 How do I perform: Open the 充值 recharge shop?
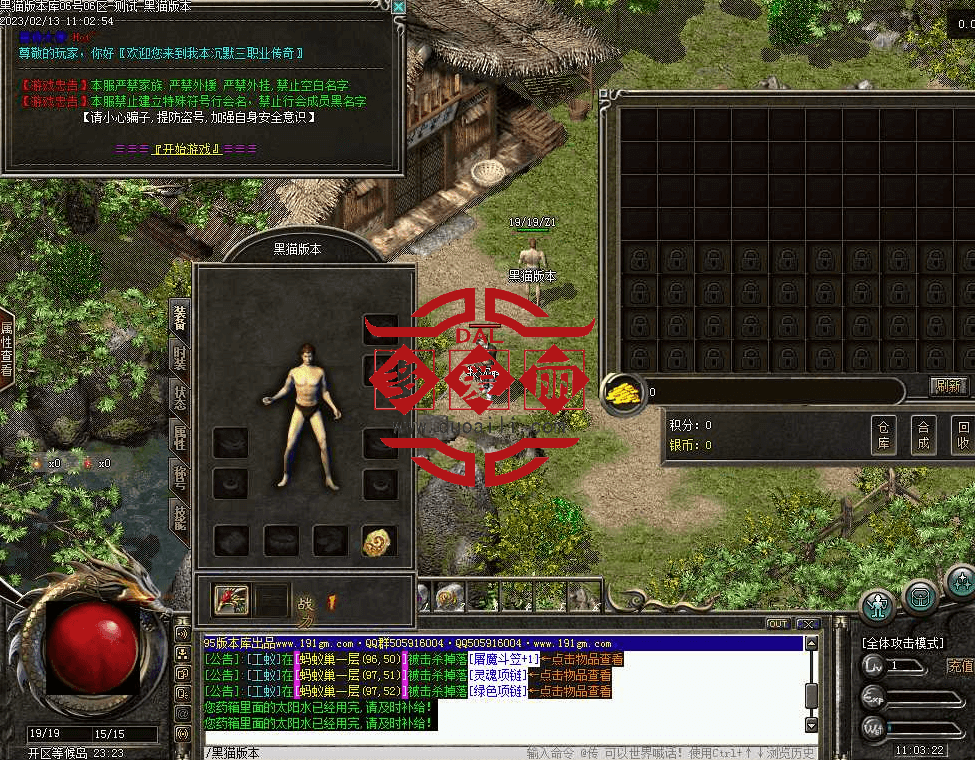click(959, 665)
